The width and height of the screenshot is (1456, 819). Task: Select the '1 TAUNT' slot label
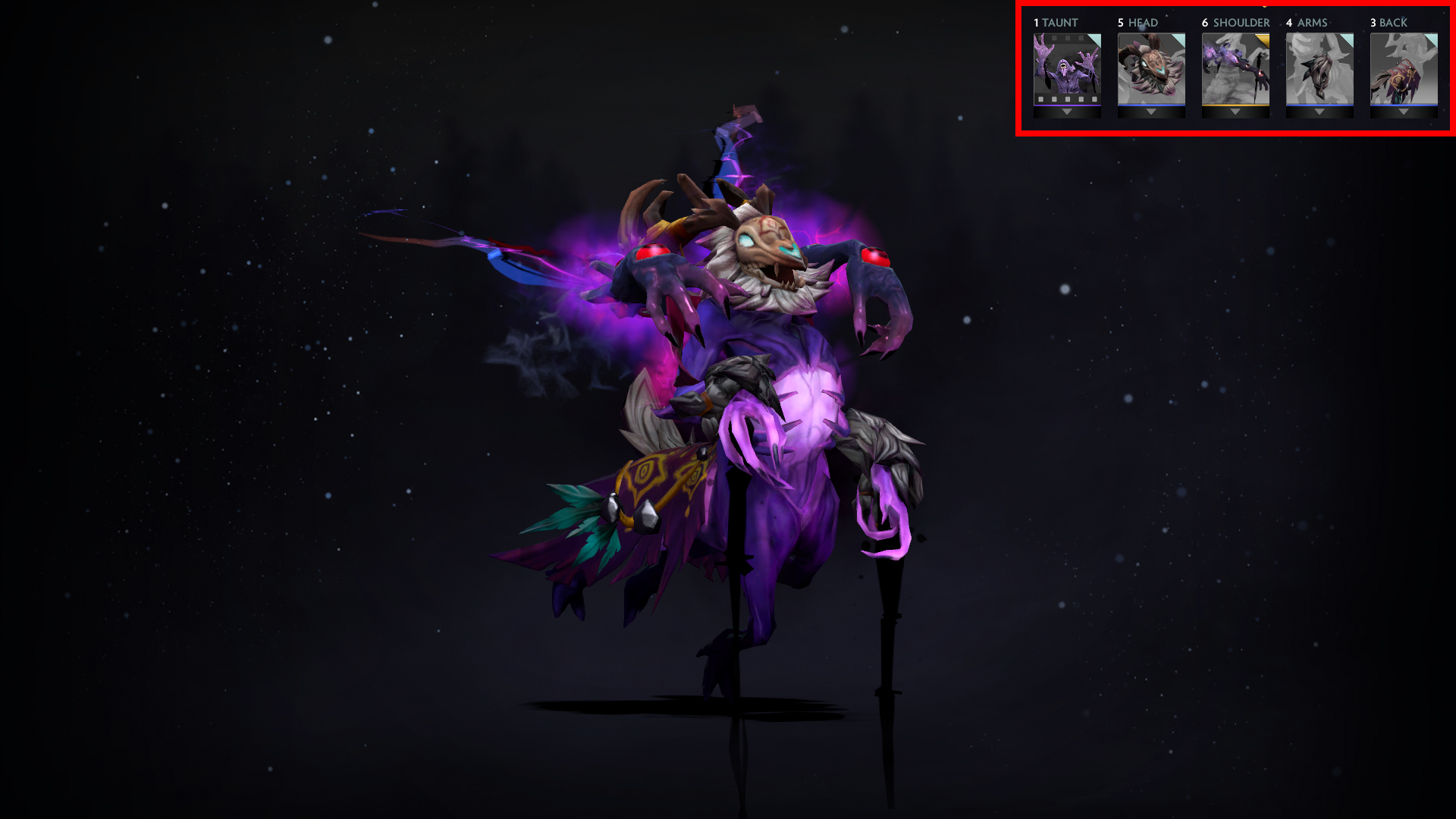[1054, 23]
